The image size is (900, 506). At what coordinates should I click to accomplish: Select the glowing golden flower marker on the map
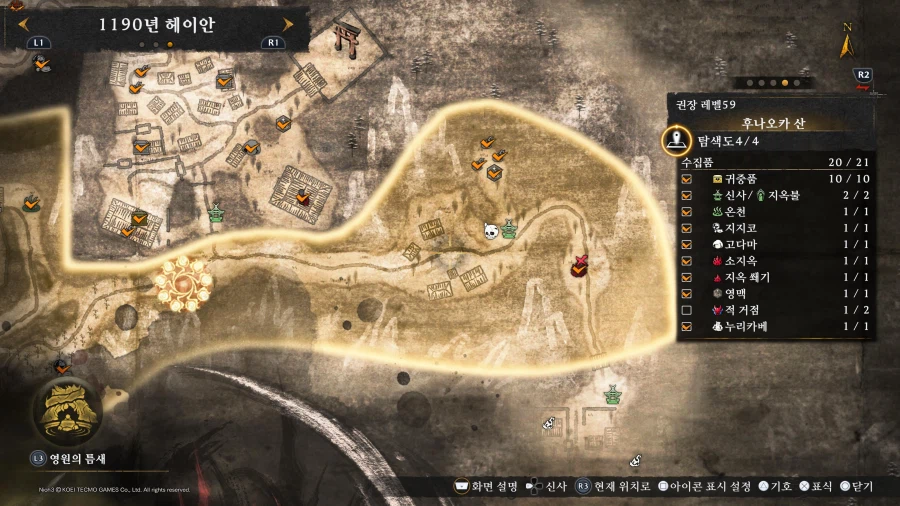[x=185, y=284]
